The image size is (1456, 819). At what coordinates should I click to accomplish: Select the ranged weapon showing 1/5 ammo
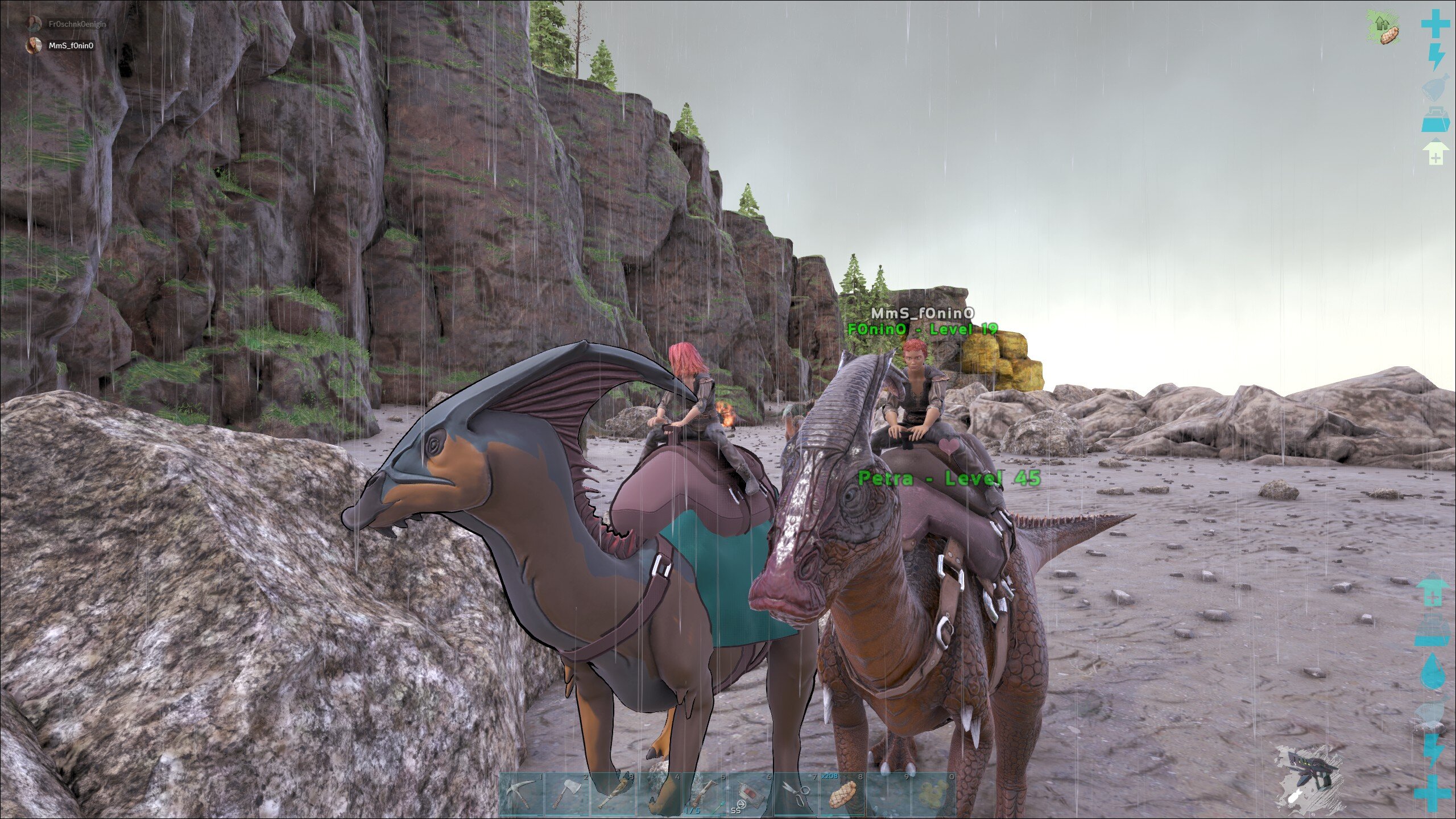[704, 795]
